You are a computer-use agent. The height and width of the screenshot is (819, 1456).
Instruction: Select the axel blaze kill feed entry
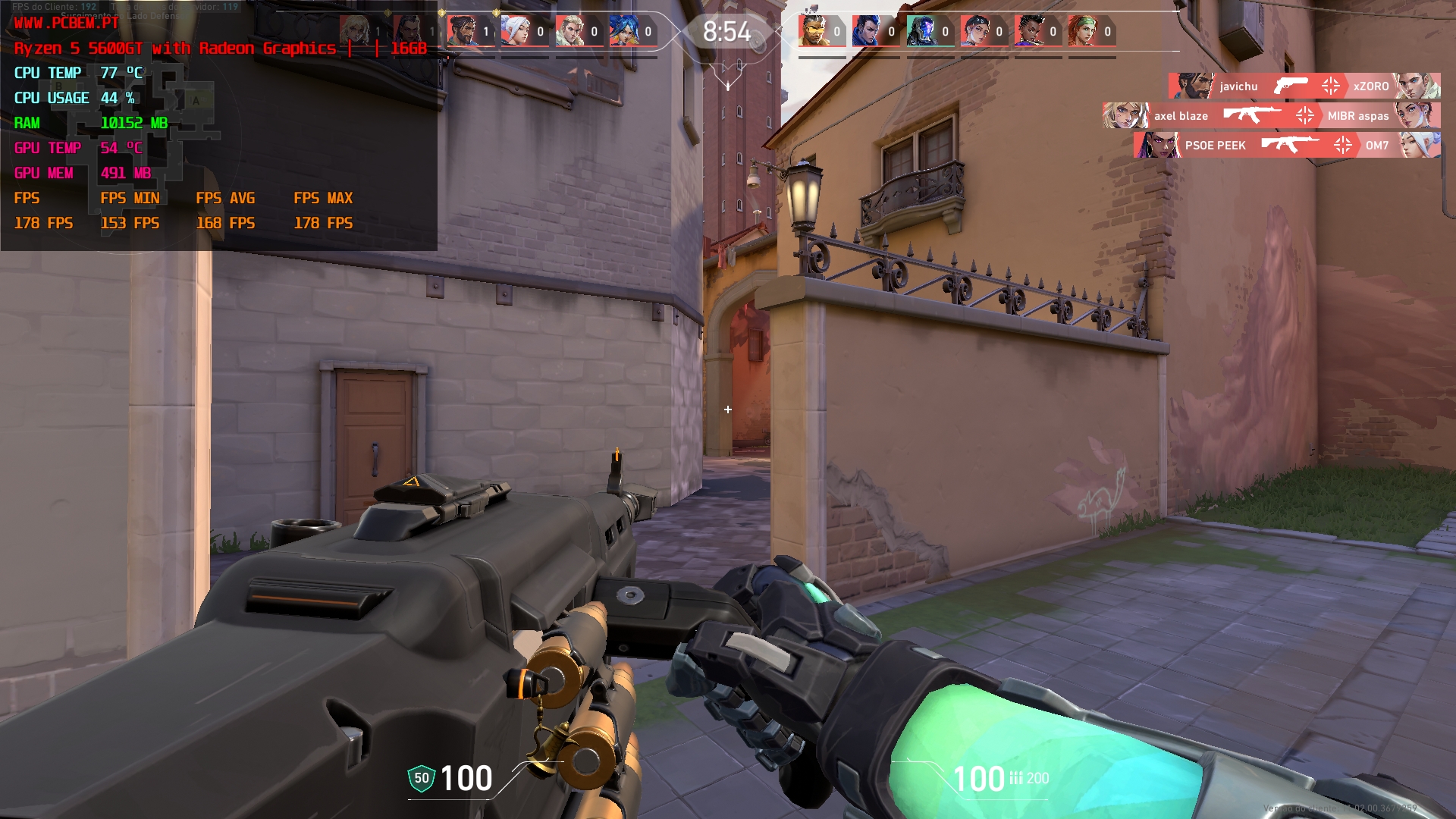[x=1271, y=116]
